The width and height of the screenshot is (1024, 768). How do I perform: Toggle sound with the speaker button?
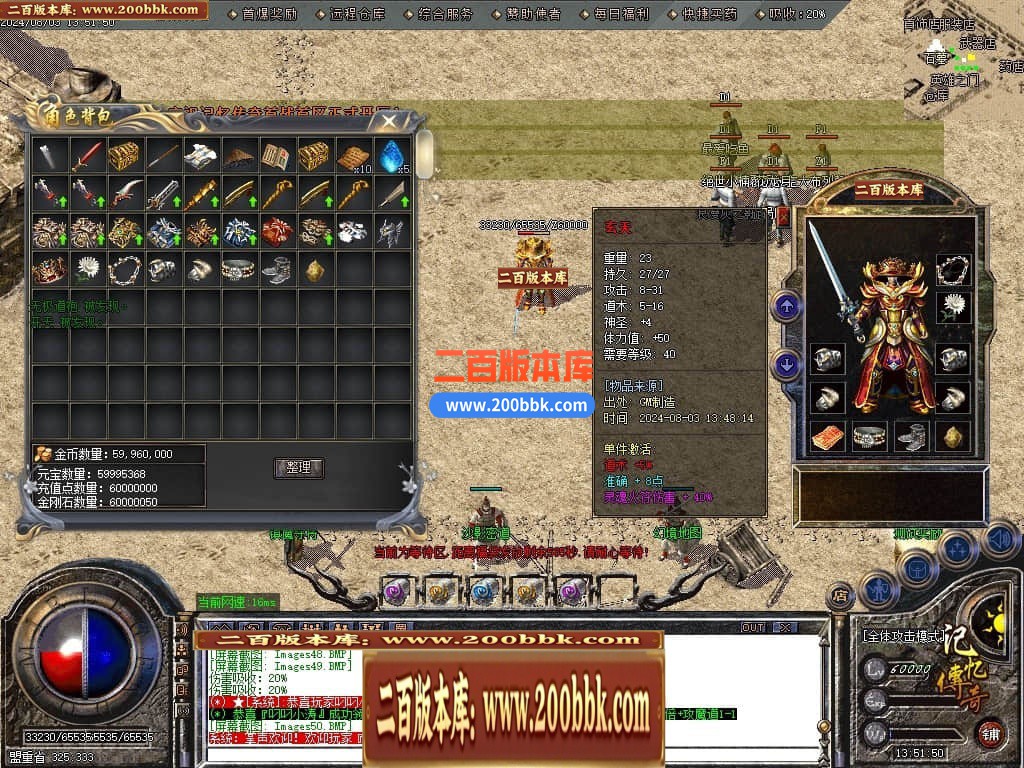click(x=999, y=541)
